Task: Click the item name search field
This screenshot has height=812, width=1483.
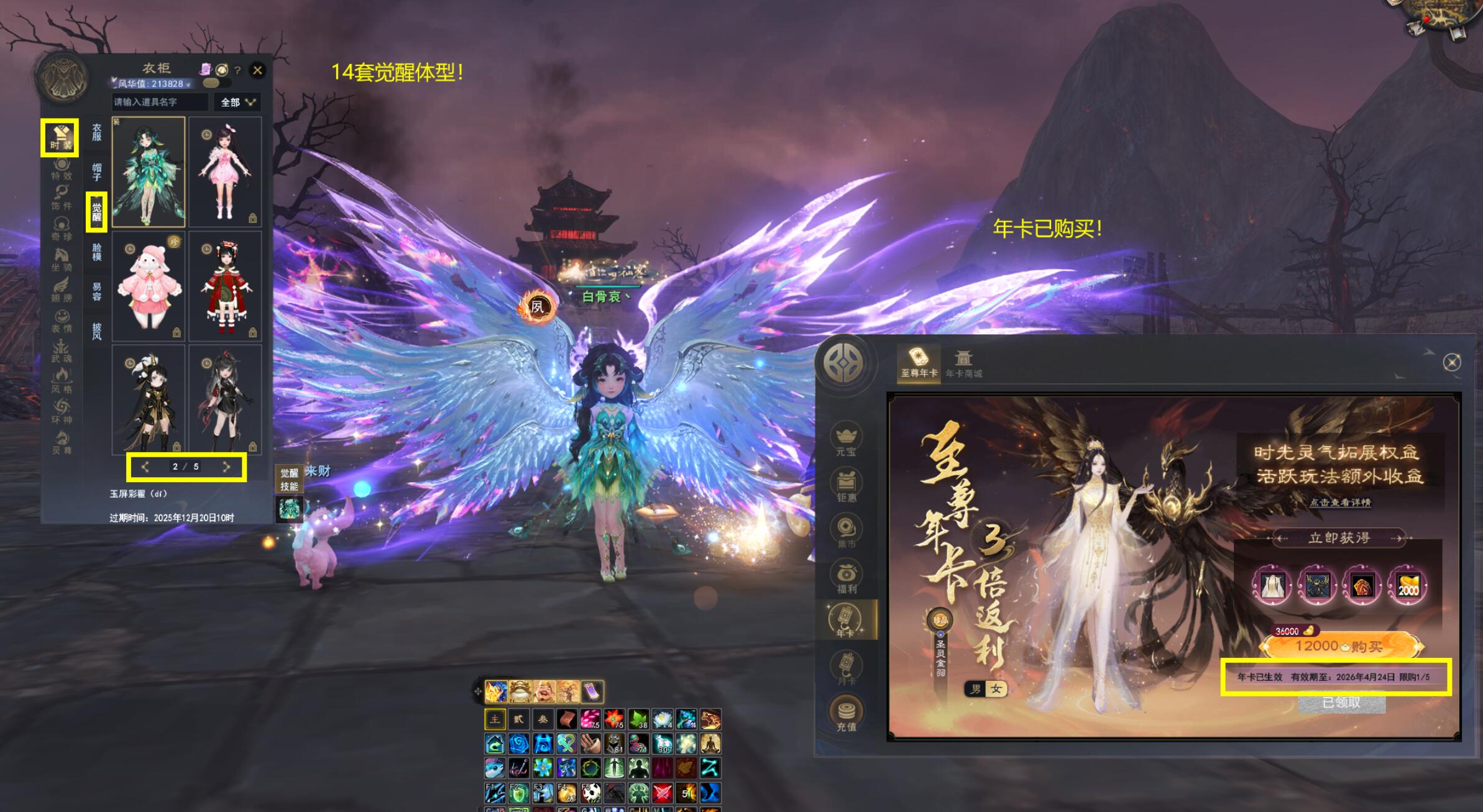Action: tap(160, 102)
